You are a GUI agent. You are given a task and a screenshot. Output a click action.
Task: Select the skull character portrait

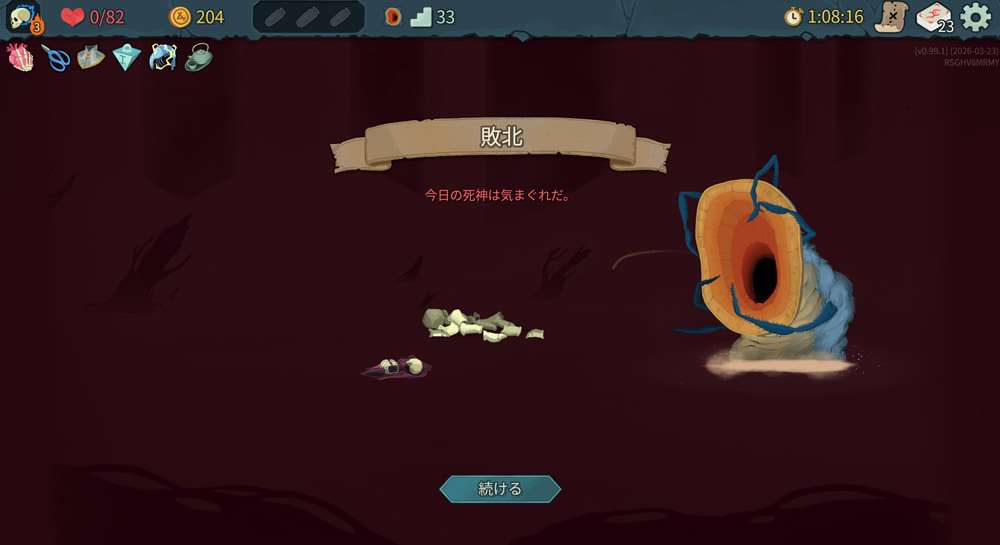coord(24,17)
